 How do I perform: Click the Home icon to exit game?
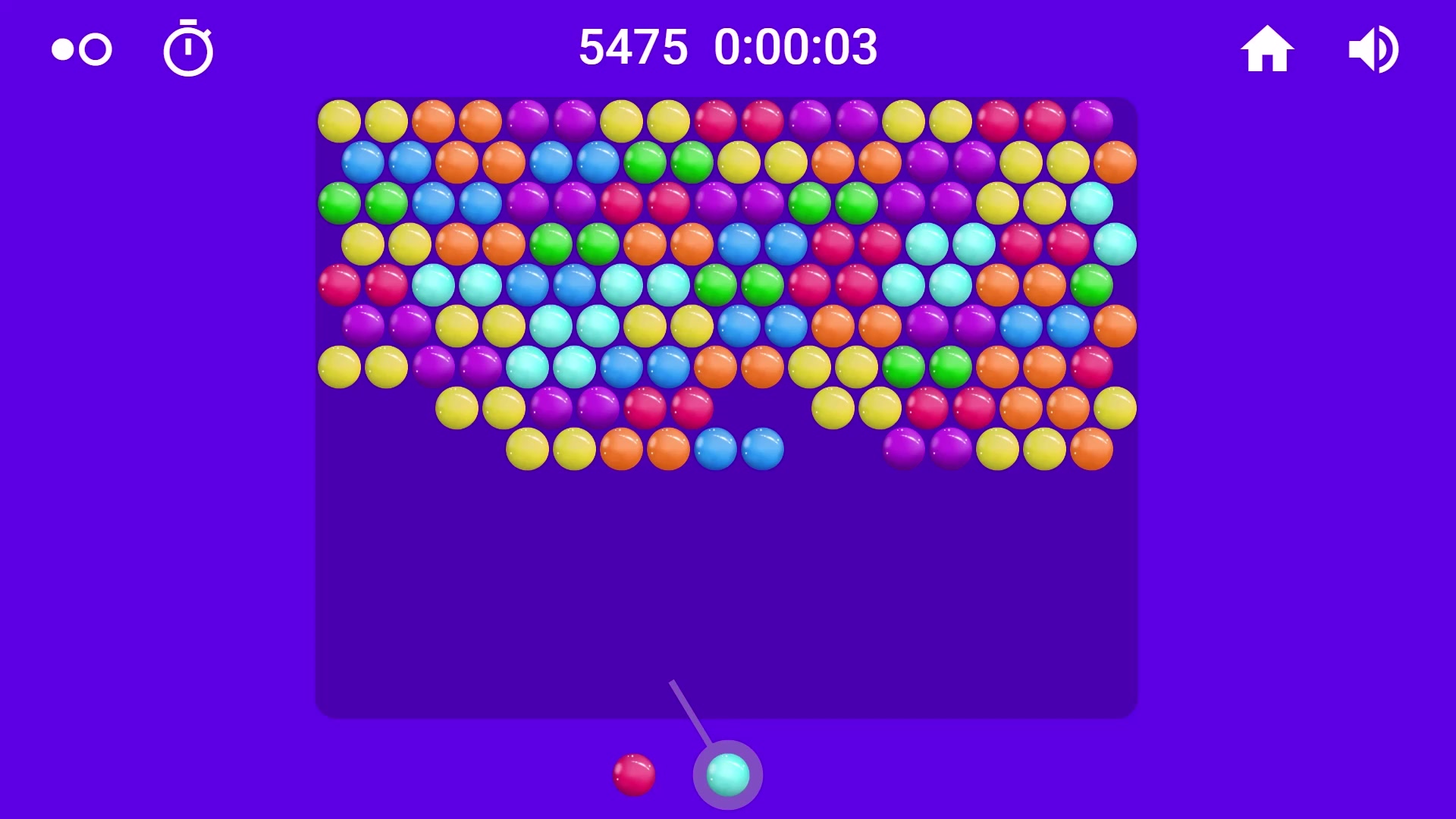click(x=1269, y=48)
